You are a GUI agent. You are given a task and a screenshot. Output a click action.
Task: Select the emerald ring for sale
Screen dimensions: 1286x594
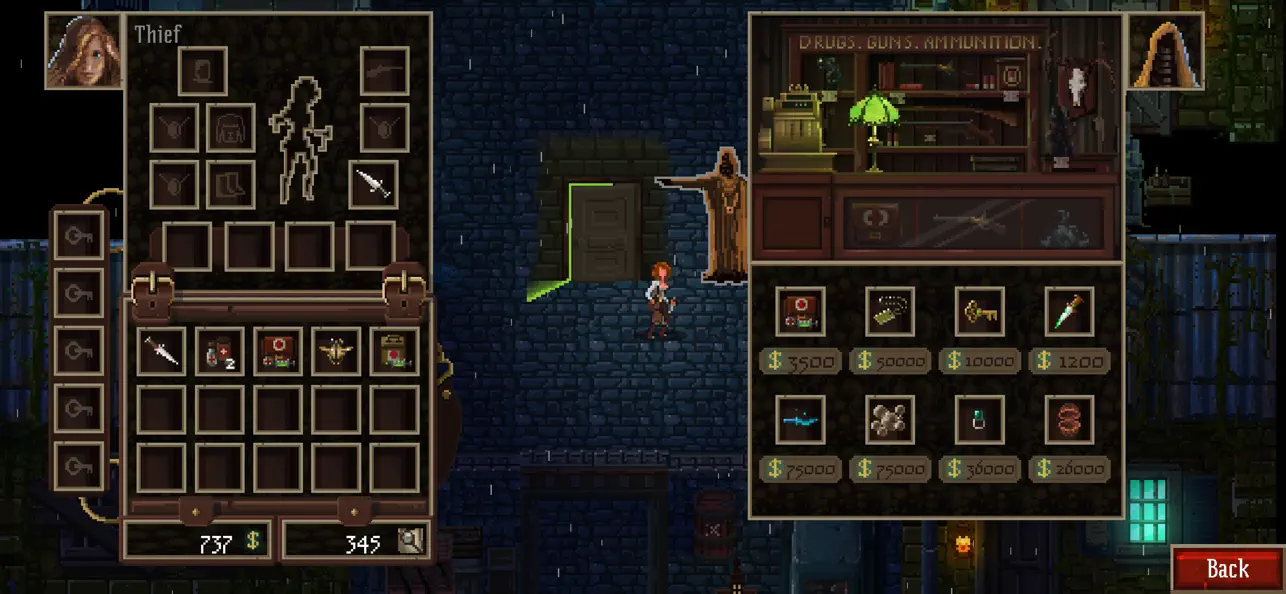pos(979,419)
